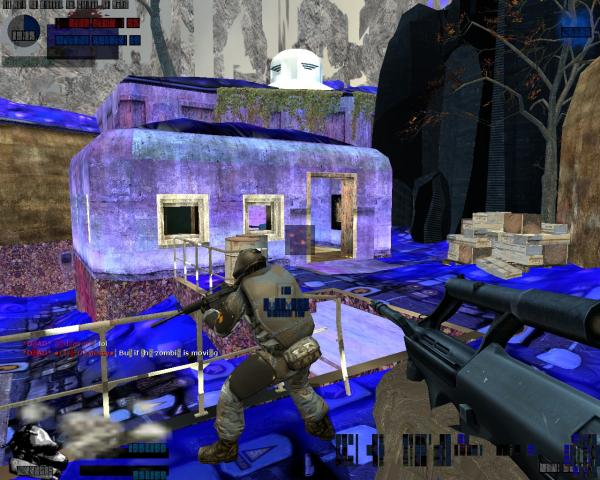Click the circular round clock icon
This screenshot has width=600, height=480.
pyautogui.click(x=23, y=31)
